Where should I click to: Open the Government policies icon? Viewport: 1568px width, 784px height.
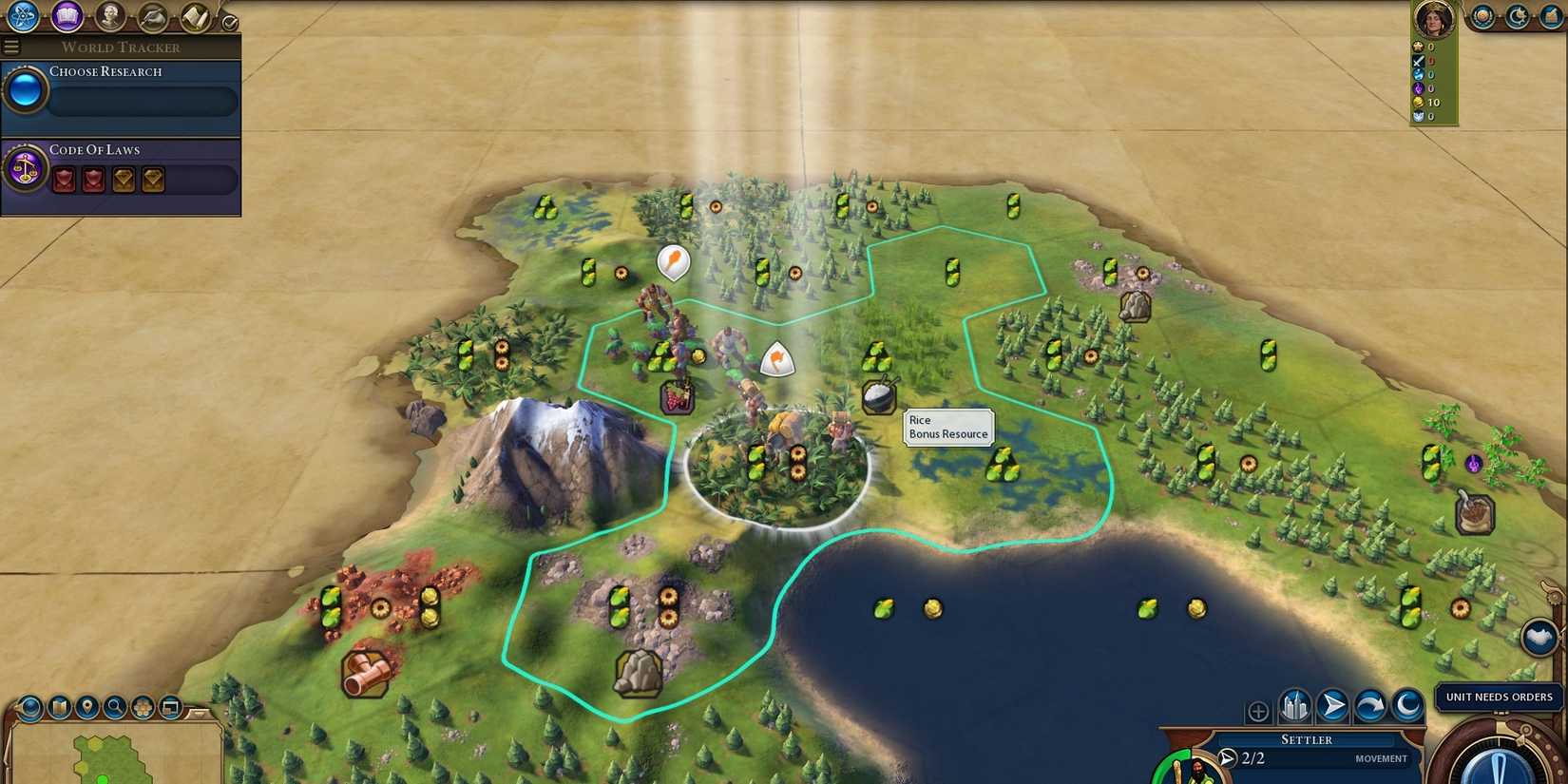[x=151, y=16]
